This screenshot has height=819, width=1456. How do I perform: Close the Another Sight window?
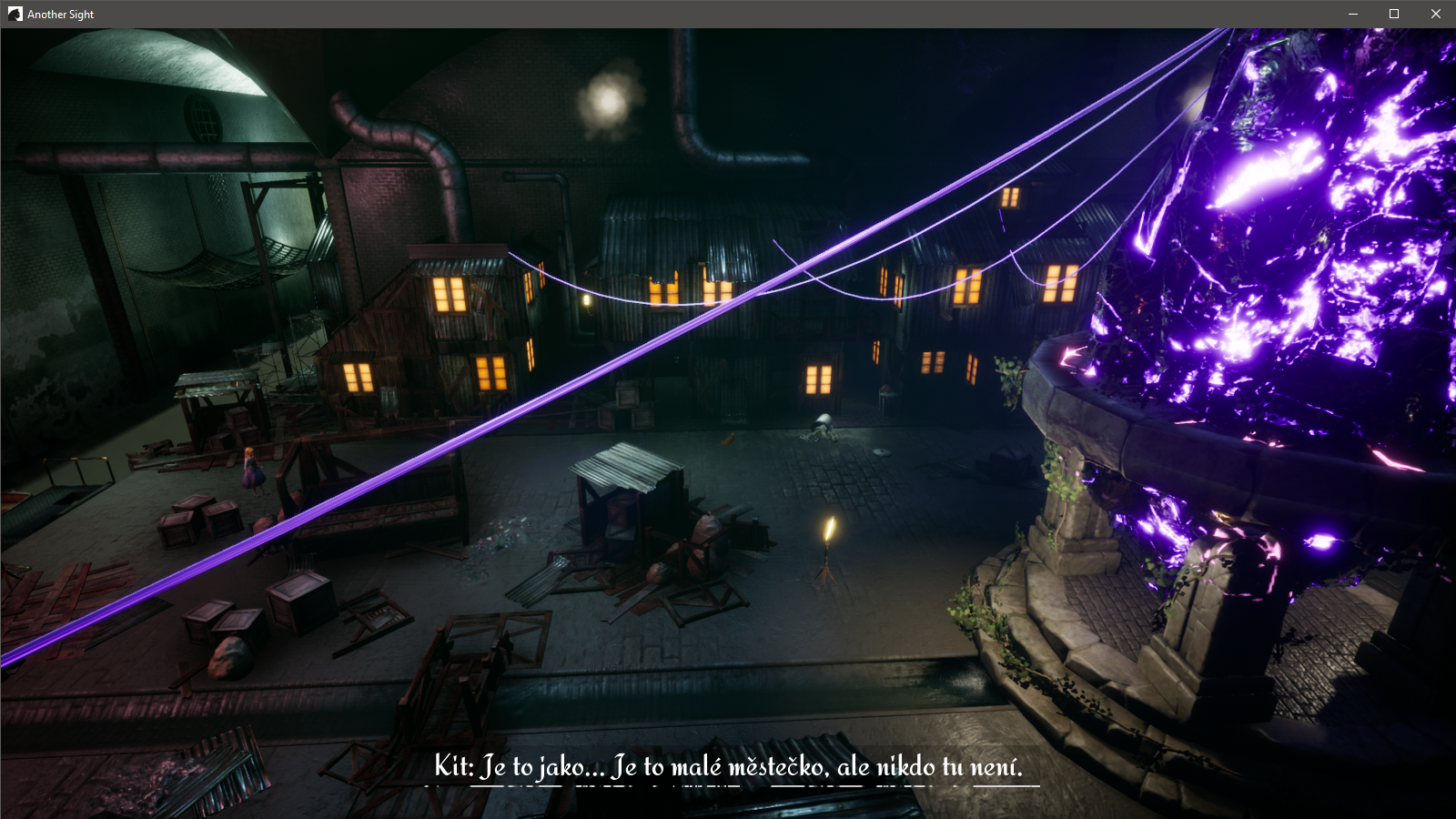click(x=1435, y=14)
